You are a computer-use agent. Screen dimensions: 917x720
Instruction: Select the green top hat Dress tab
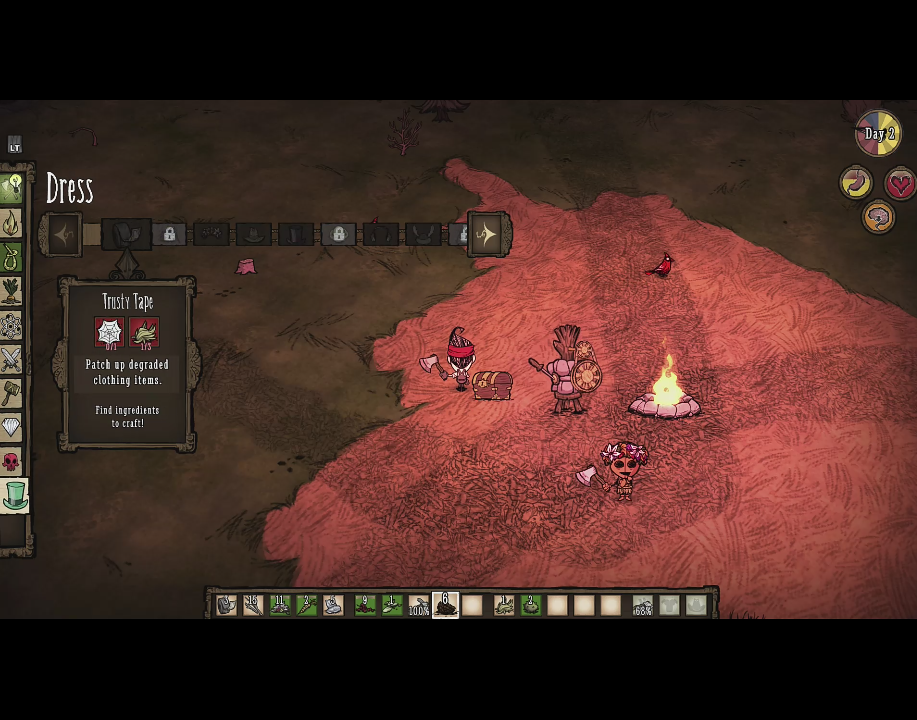point(14,495)
